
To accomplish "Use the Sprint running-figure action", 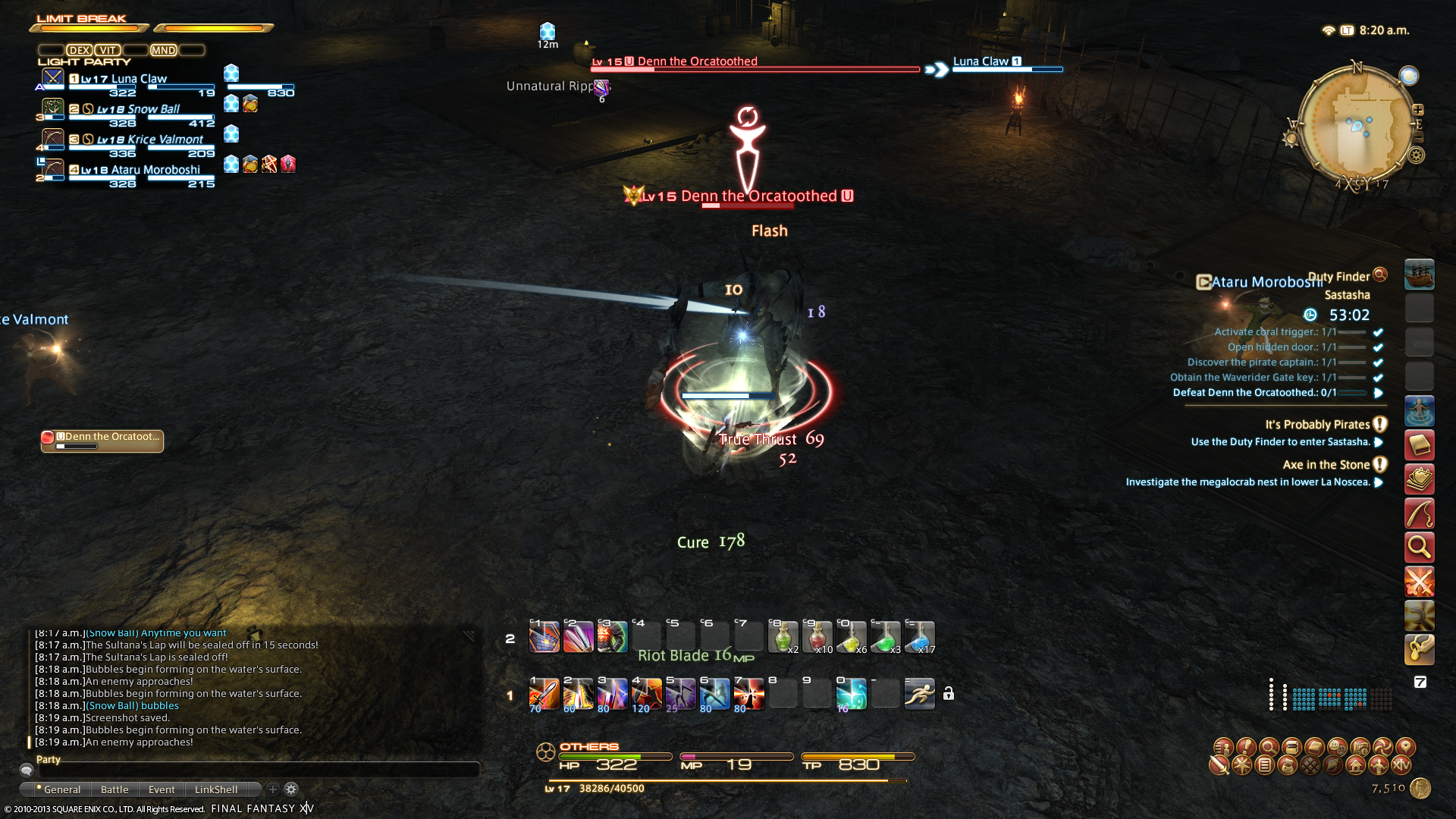I will pos(919,693).
